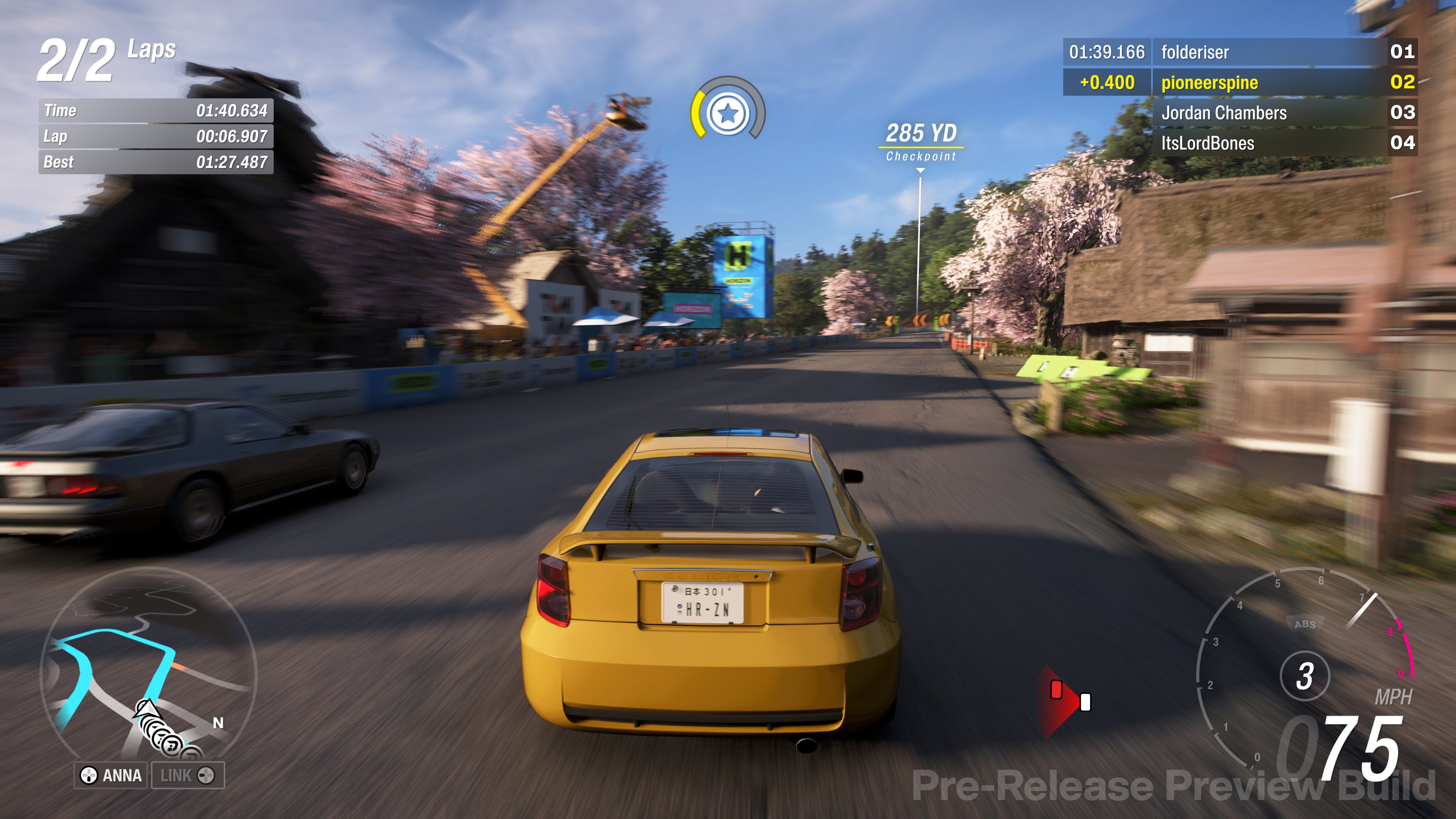Select the ANNA assistant button
The height and width of the screenshot is (819, 1456).
[111, 775]
